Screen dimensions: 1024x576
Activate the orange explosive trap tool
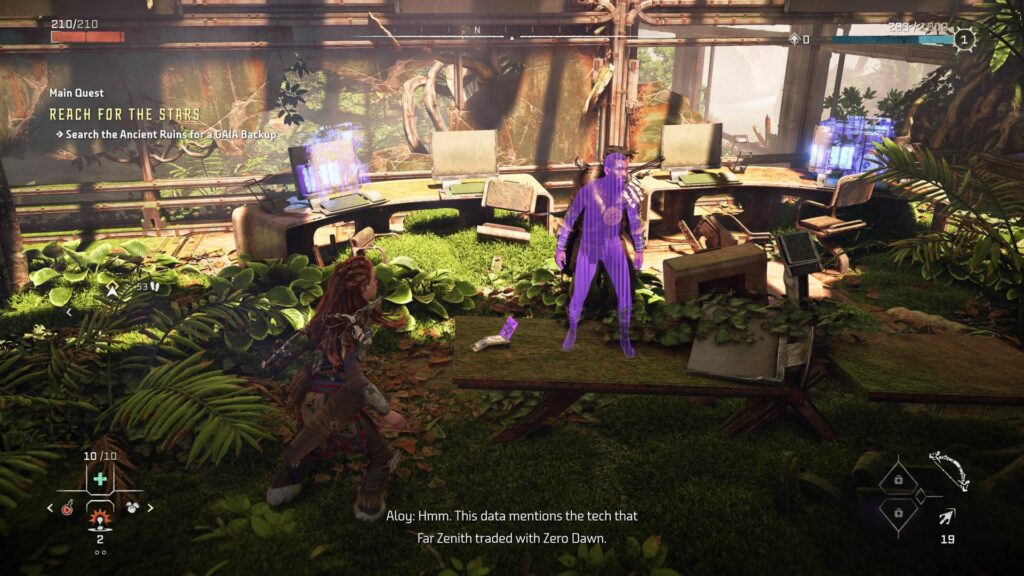coord(99,518)
